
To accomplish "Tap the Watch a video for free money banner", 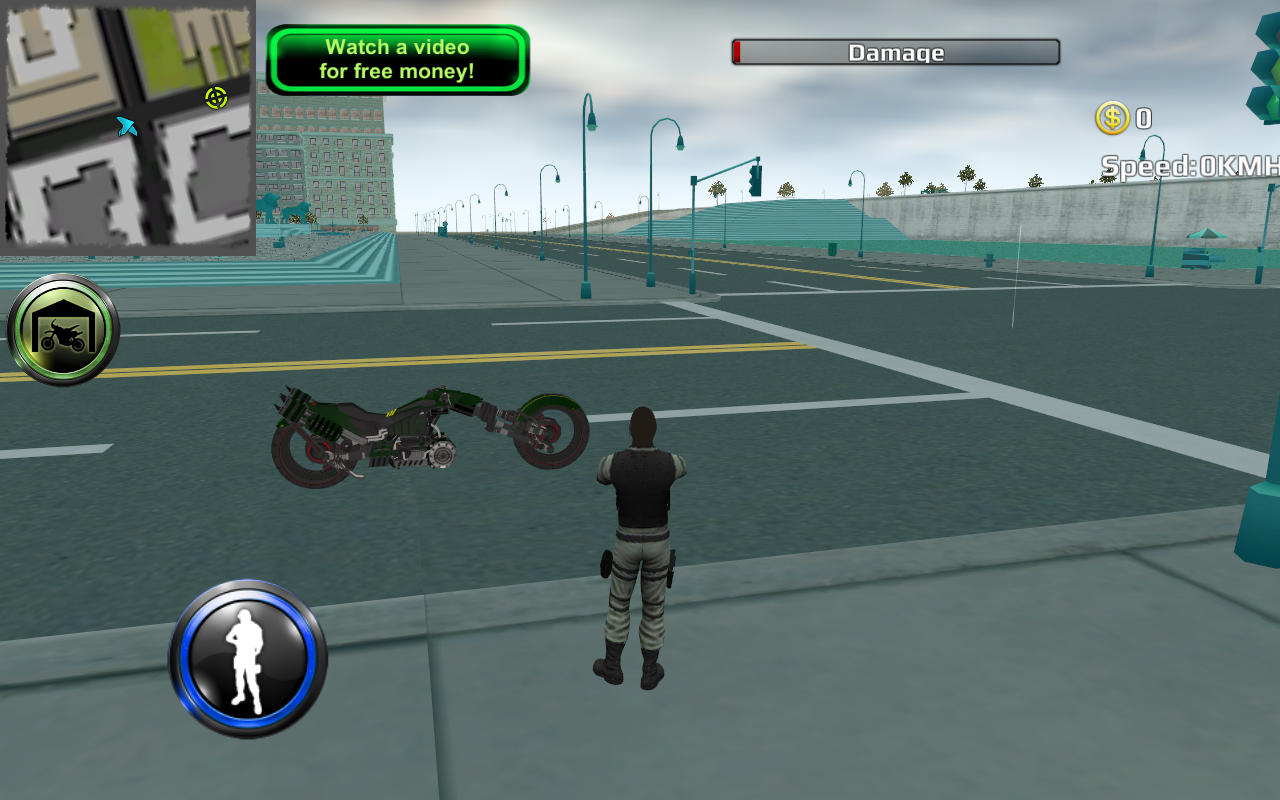I will pyautogui.click(x=396, y=58).
